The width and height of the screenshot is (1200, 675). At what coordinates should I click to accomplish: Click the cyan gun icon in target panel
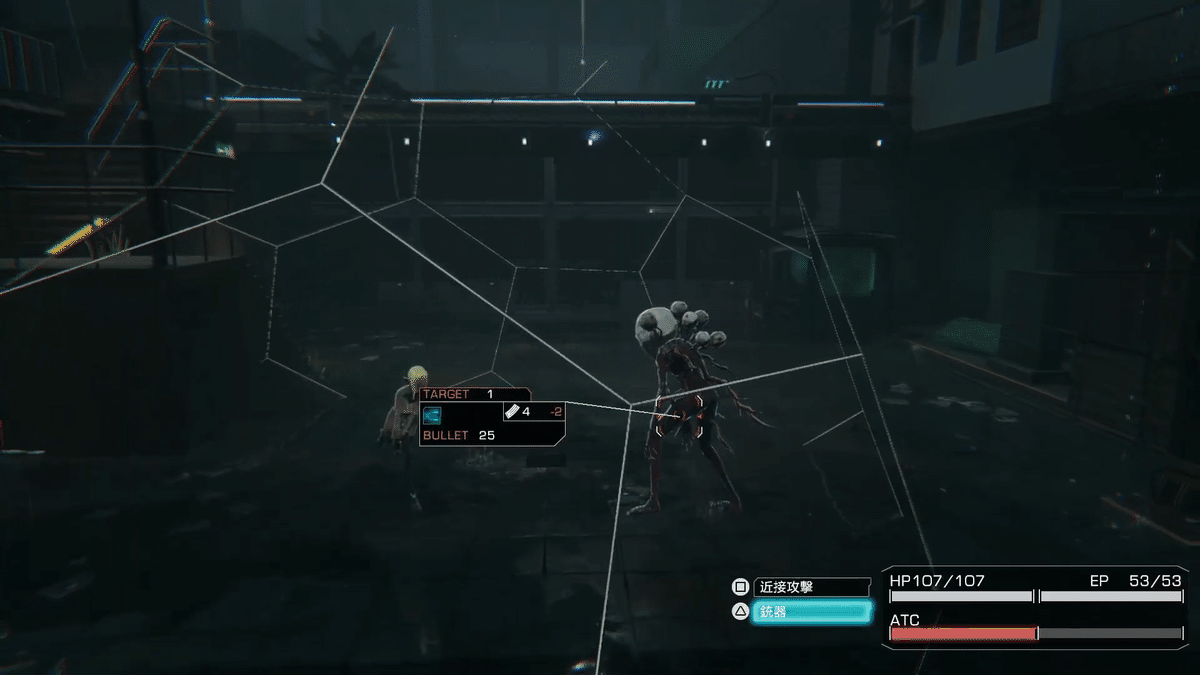[432, 413]
